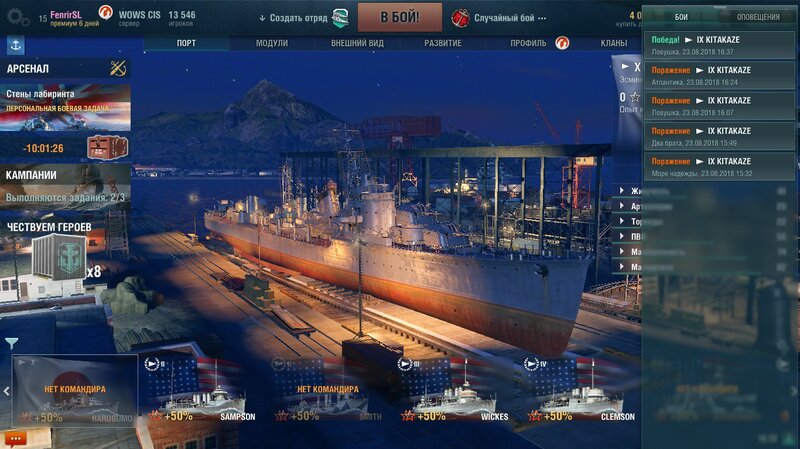This screenshot has height=449, width=800.
Task: Select the Wickes ship in carousel
Action: click(x=454, y=392)
